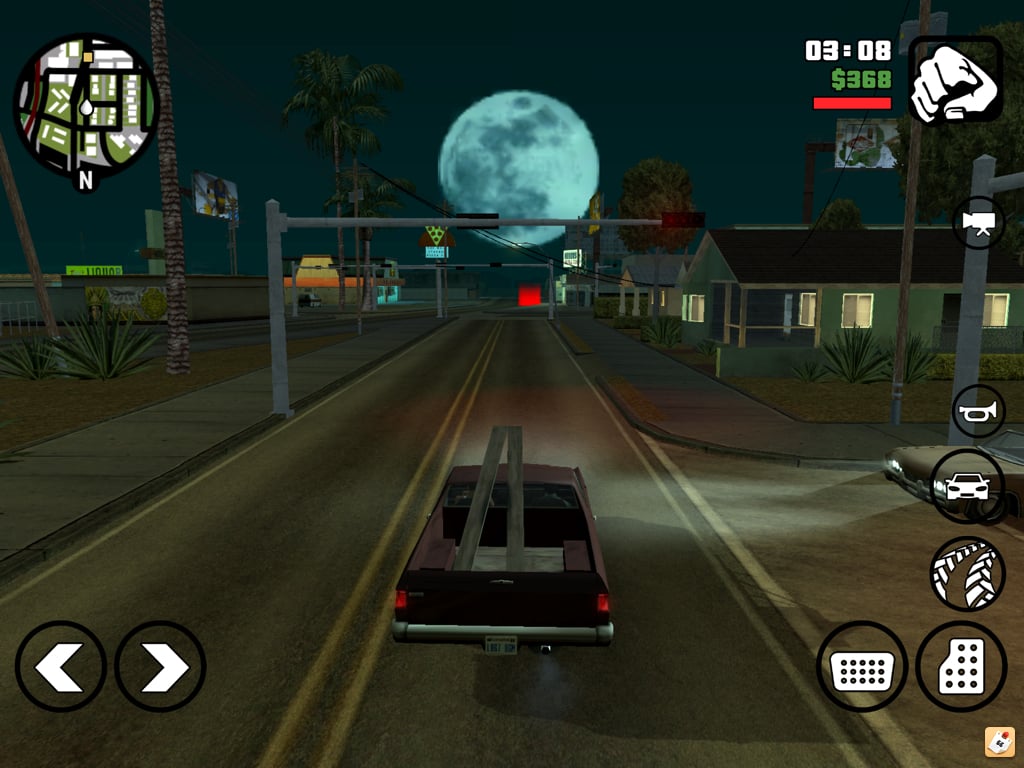Honk using the horn button
The width and height of the screenshot is (1024, 768).
tap(978, 411)
